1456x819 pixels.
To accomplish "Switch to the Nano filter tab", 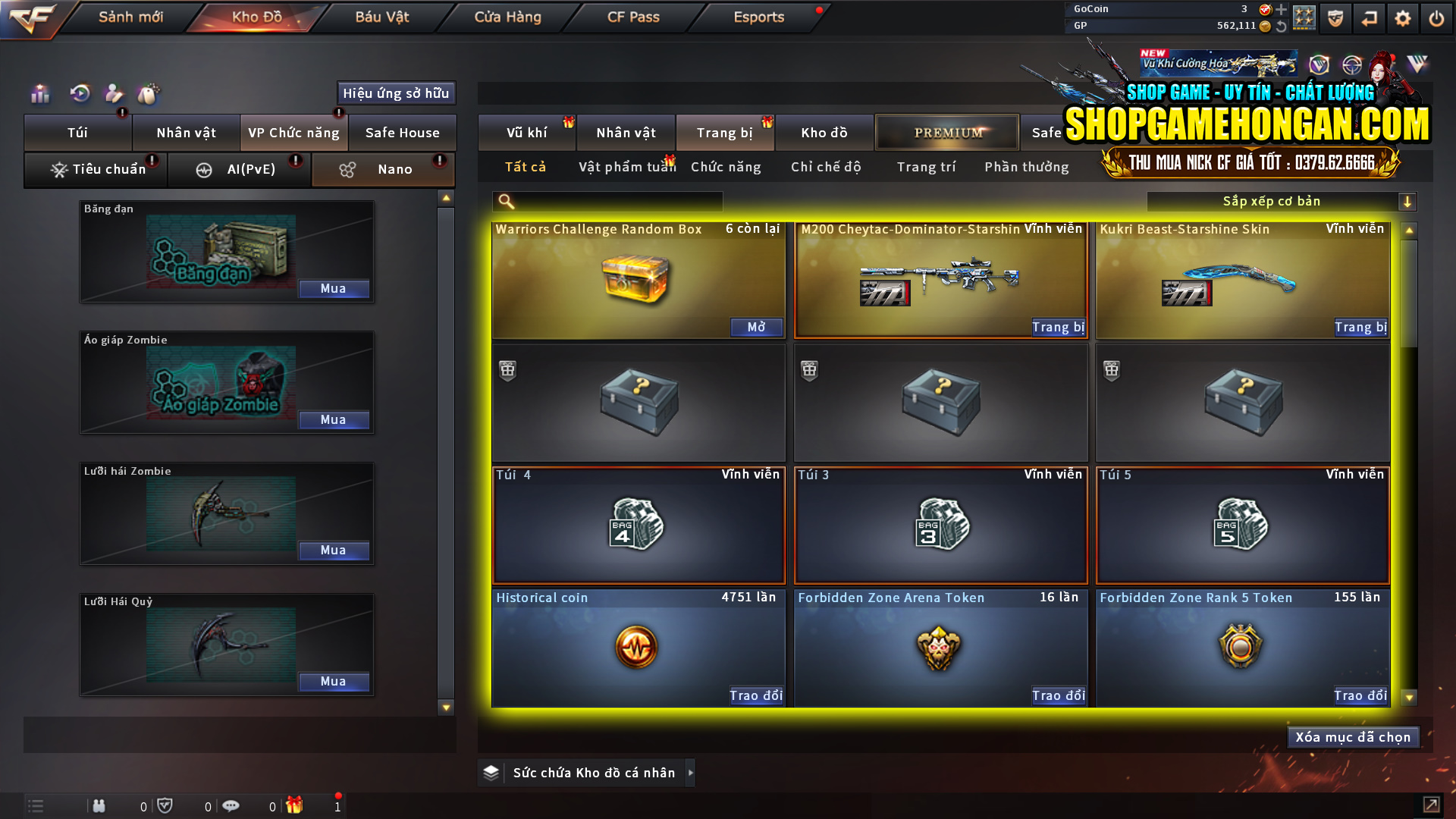I will coord(383,169).
